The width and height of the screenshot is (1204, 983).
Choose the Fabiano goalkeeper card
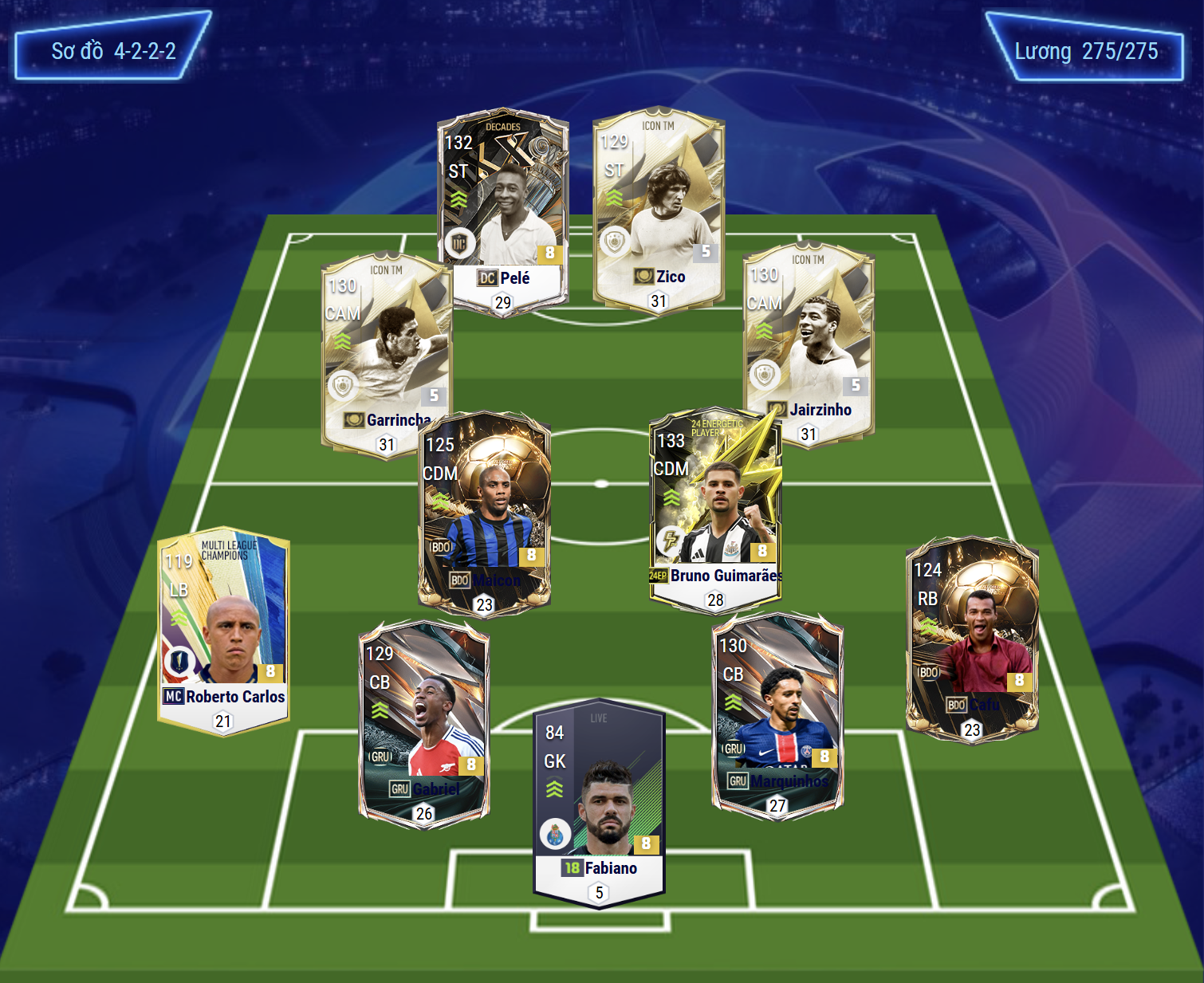click(x=599, y=804)
